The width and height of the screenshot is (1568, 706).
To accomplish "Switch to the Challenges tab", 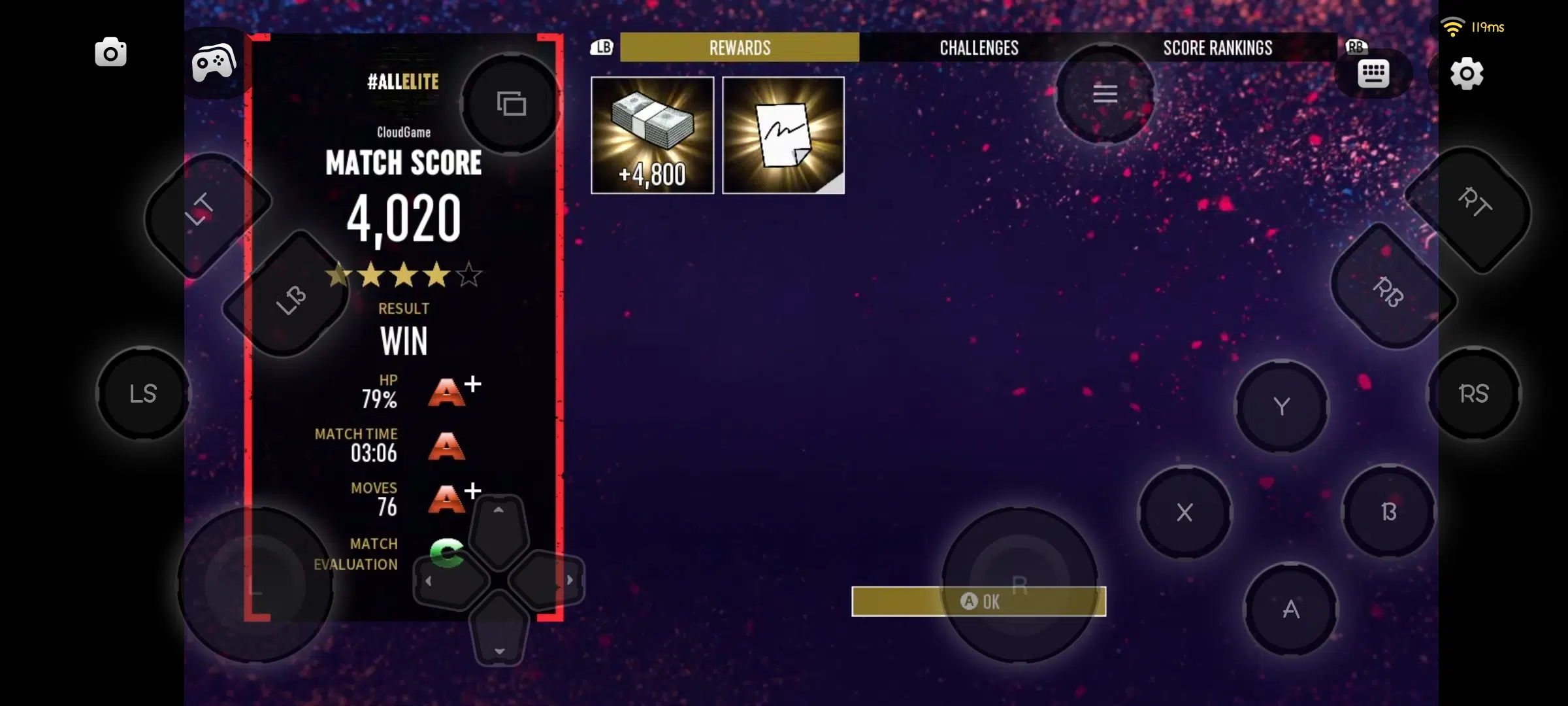I will click(x=978, y=47).
